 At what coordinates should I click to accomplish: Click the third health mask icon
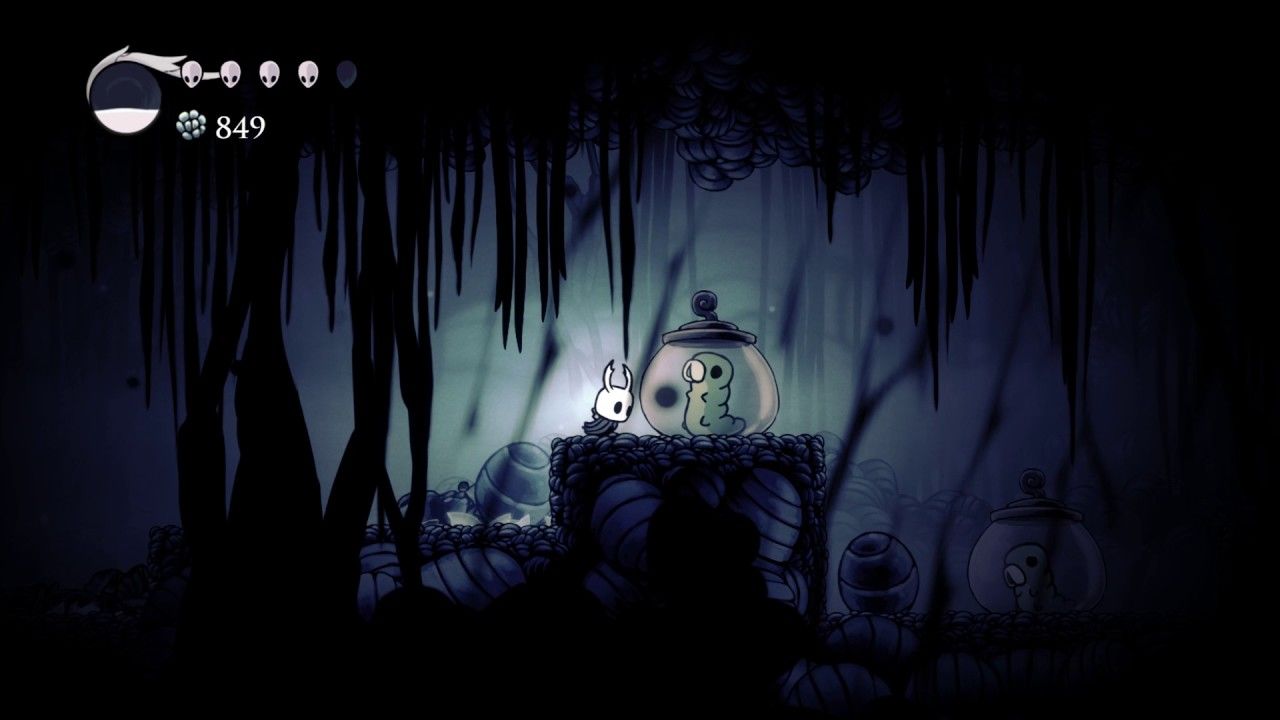[x=270, y=75]
